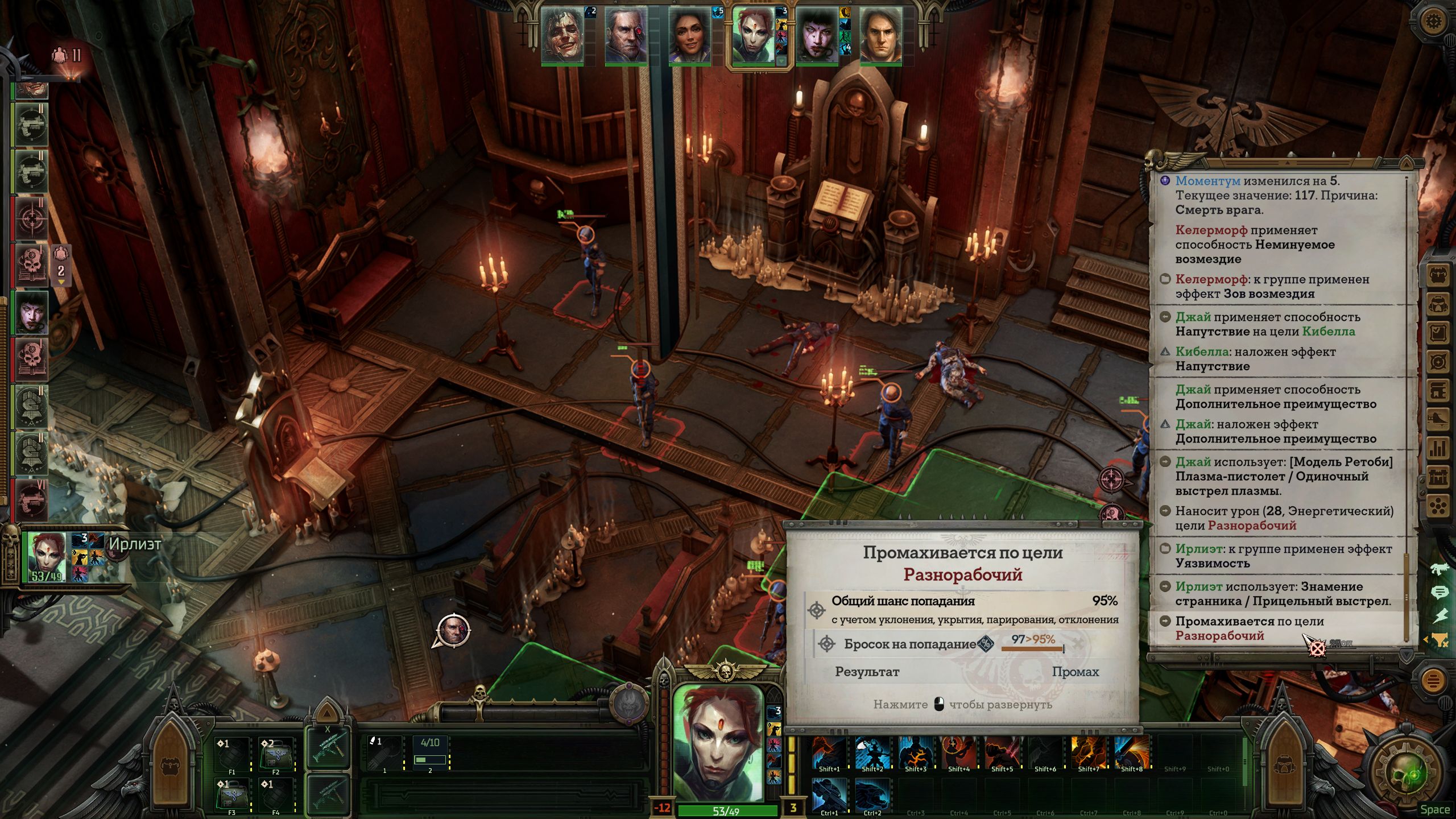Select the brown-haired man portrait
This screenshot has width=1456, height=819.
pos(880,35)
